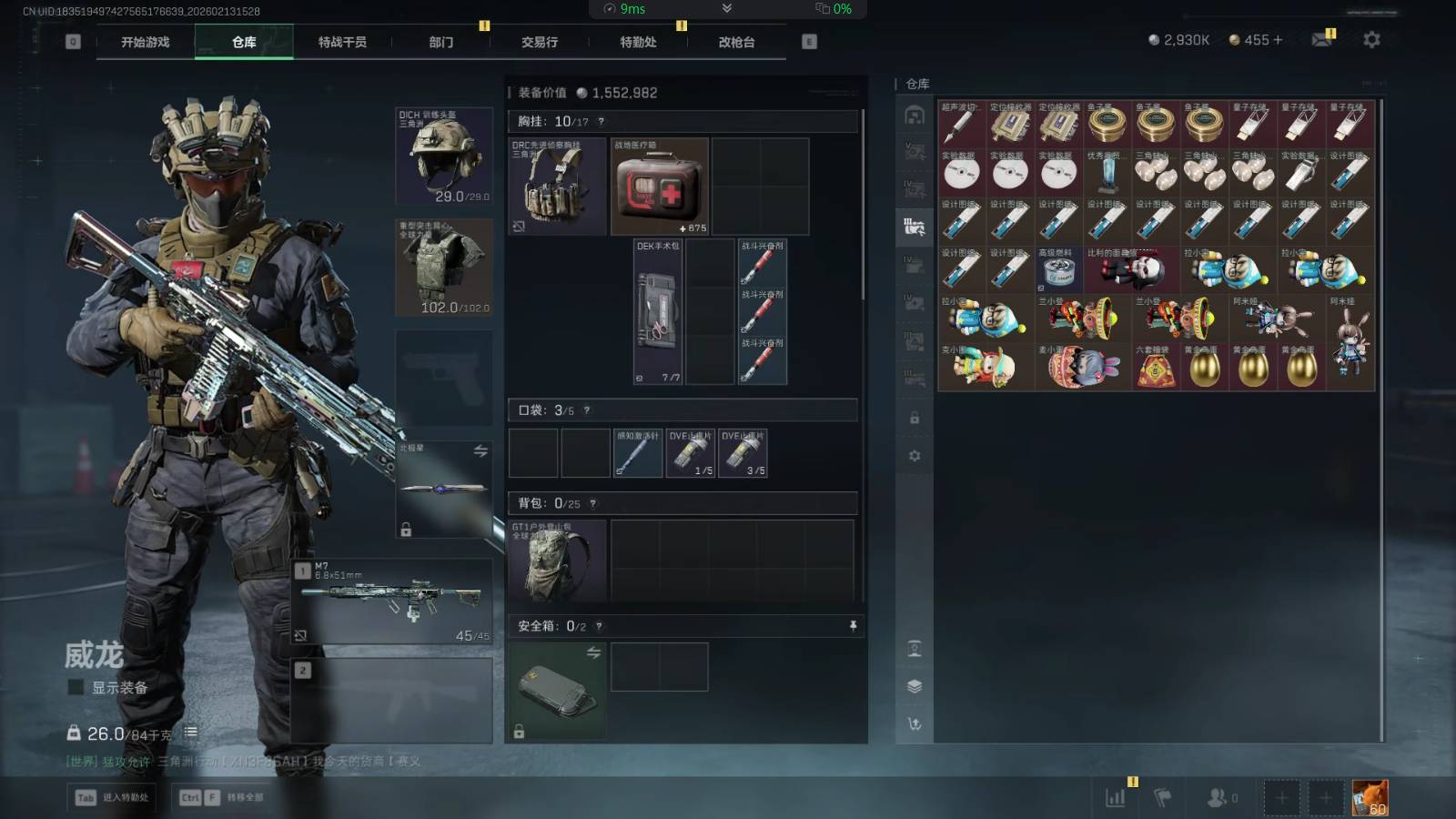Click the heavy assault body armor slot

445,267
